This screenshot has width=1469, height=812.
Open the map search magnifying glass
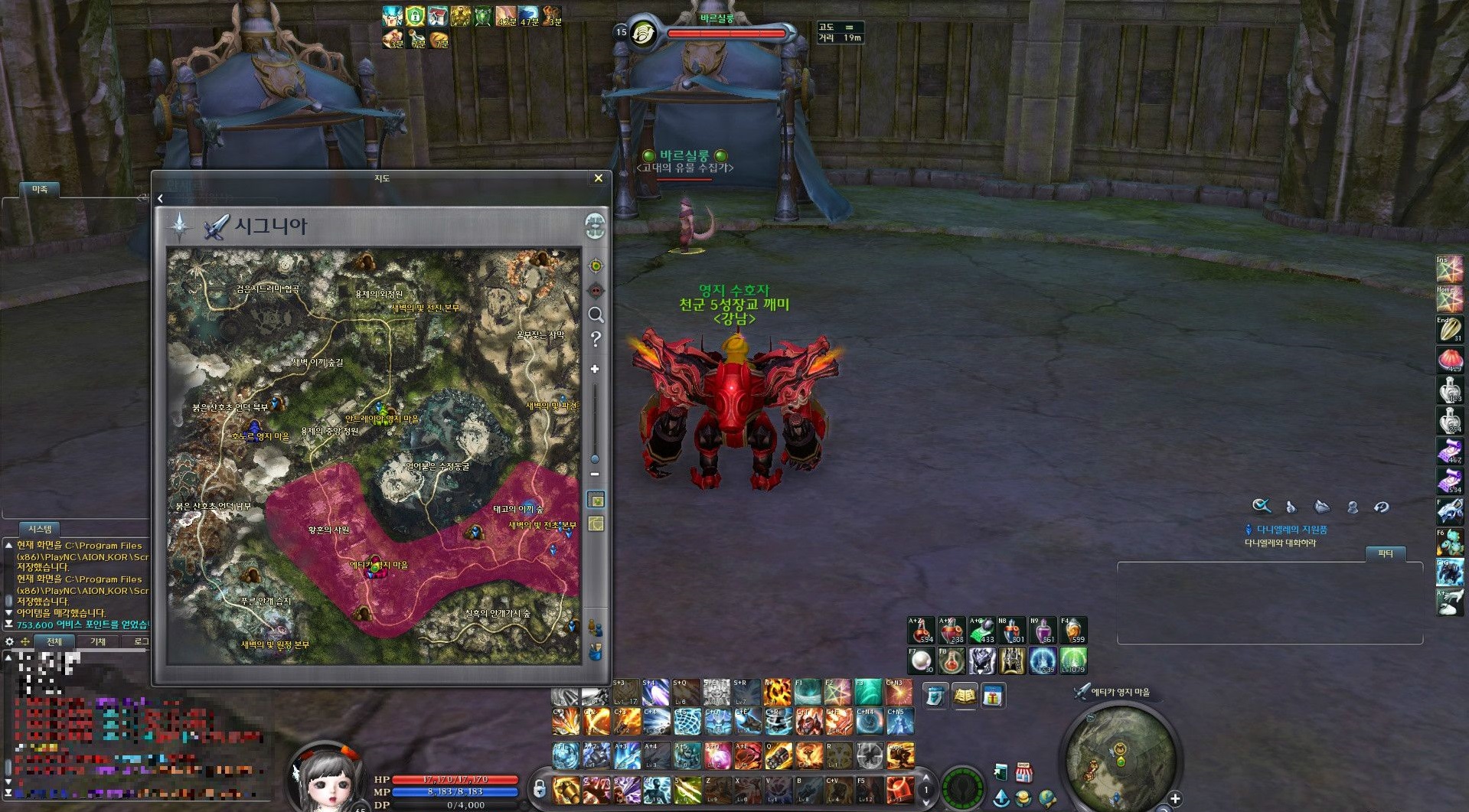tap(596, 315)
